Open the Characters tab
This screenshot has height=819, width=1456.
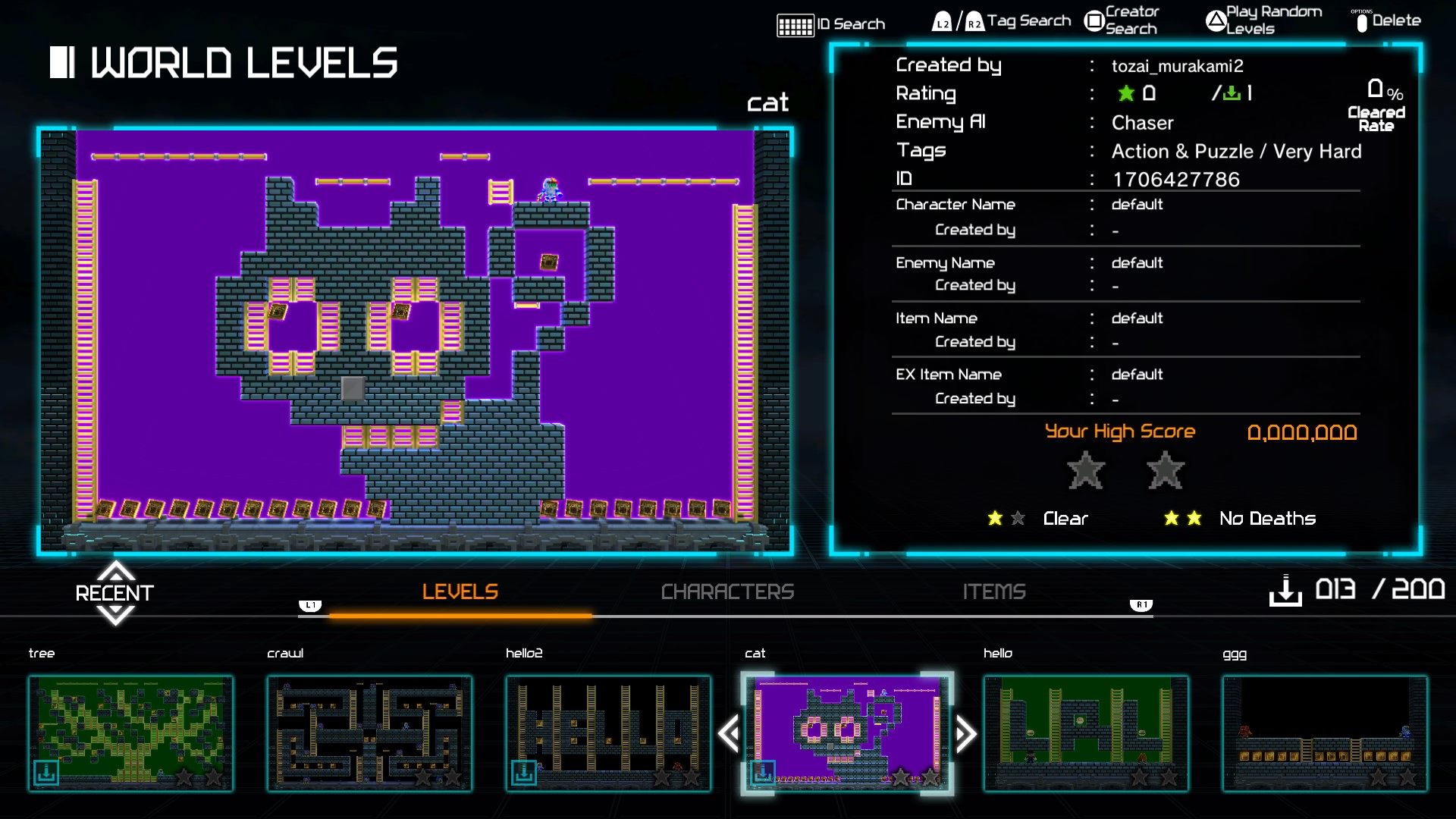tap(727, 592)
